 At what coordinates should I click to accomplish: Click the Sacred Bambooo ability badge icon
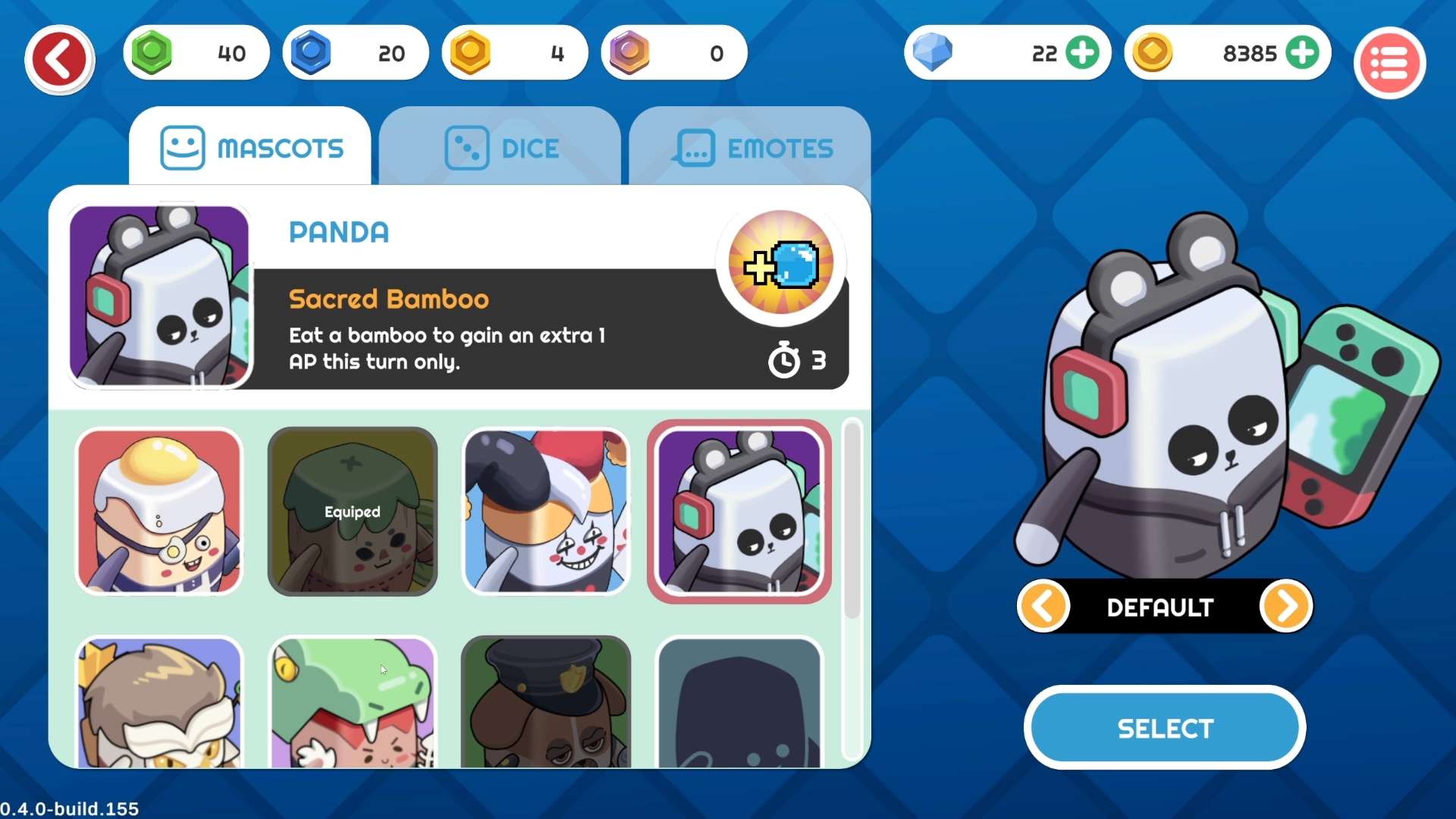[780, 263]
